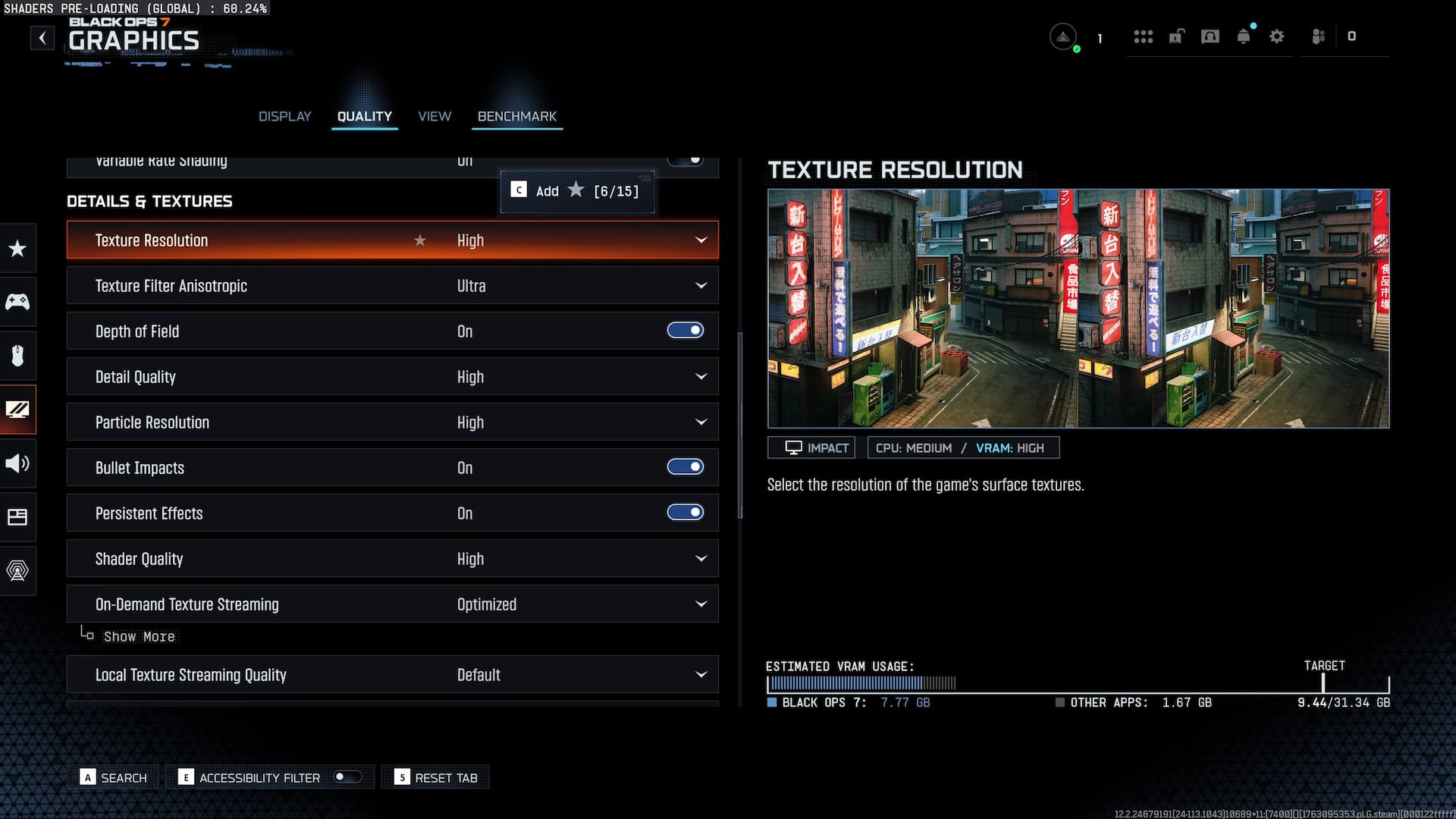Click the settings gear in top bar

click(1277, 36)
